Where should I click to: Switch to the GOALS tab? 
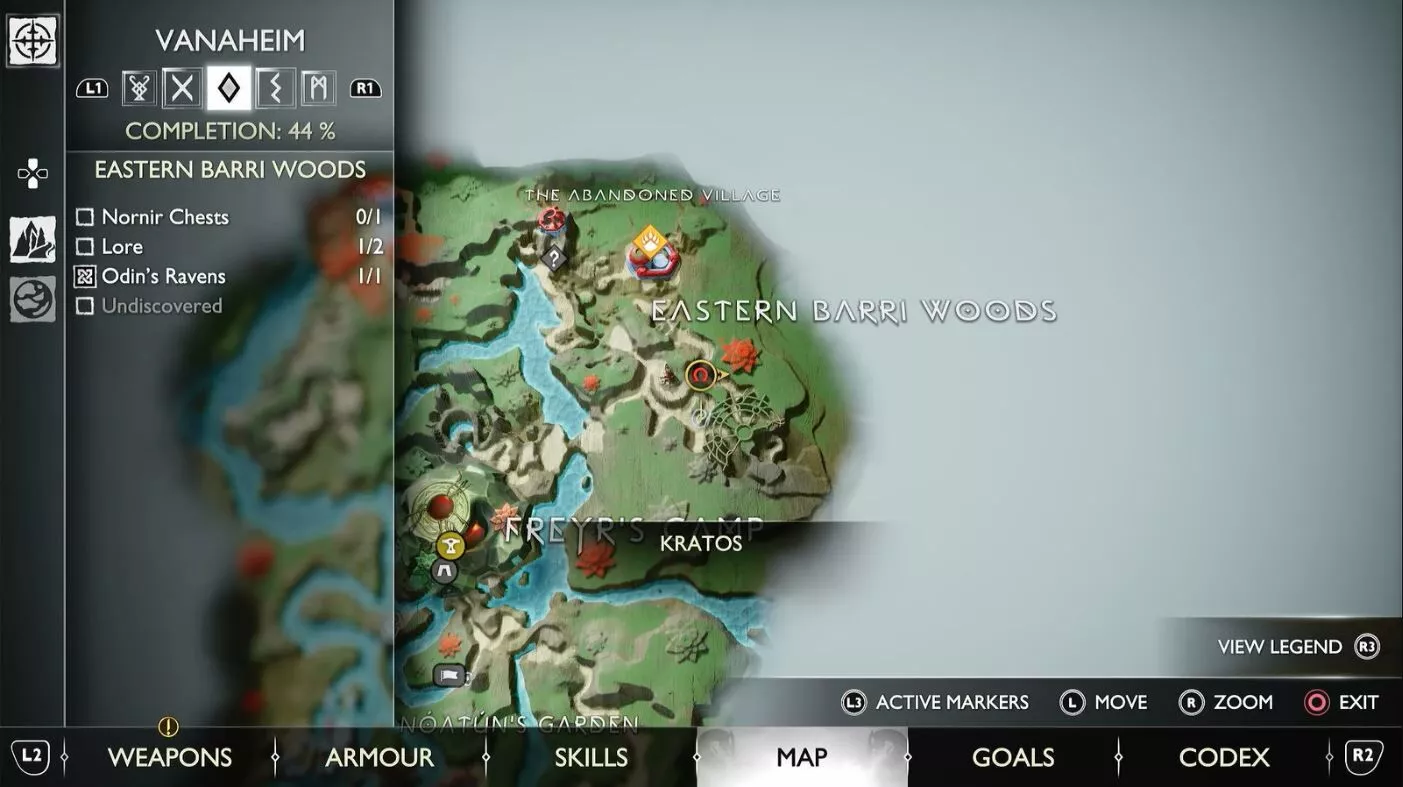pos(1013,755)
